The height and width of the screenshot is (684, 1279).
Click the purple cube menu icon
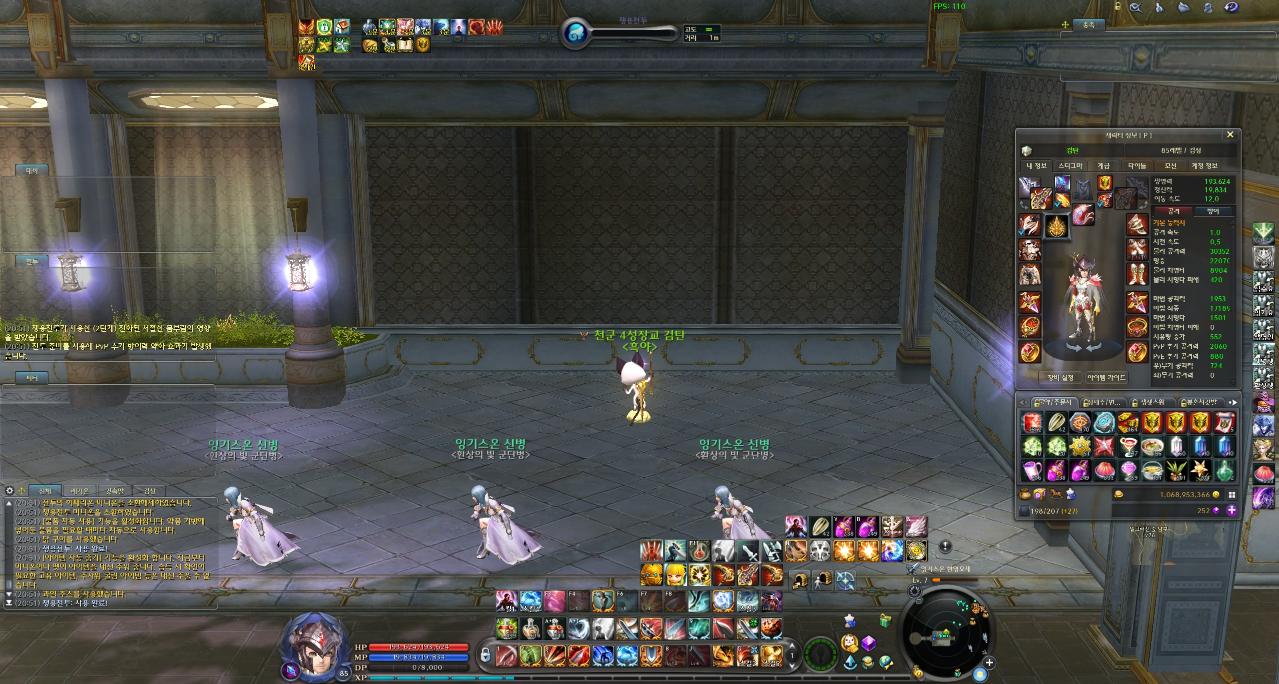pos(869,643)
